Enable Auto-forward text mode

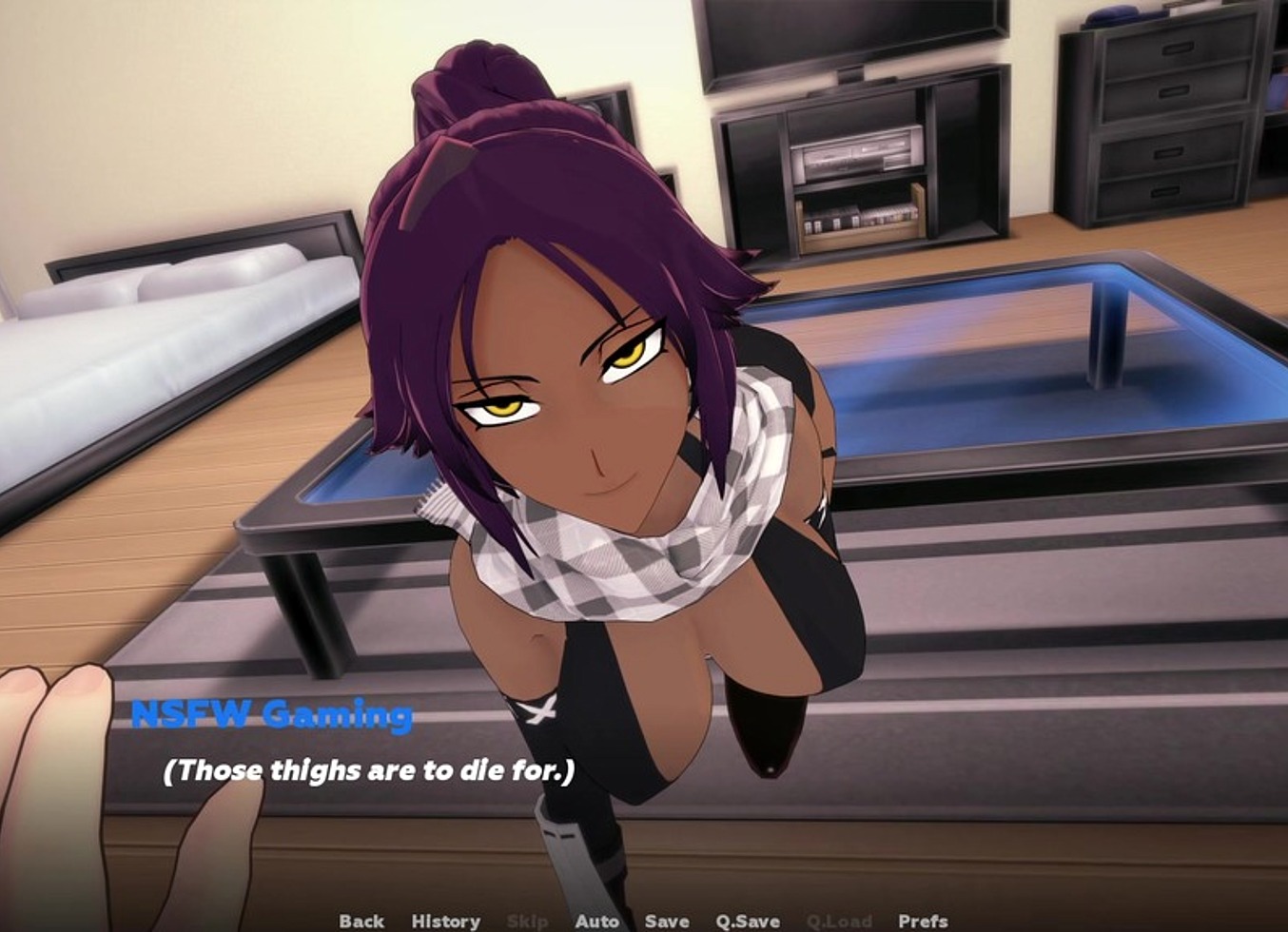(x=597, y=921)
